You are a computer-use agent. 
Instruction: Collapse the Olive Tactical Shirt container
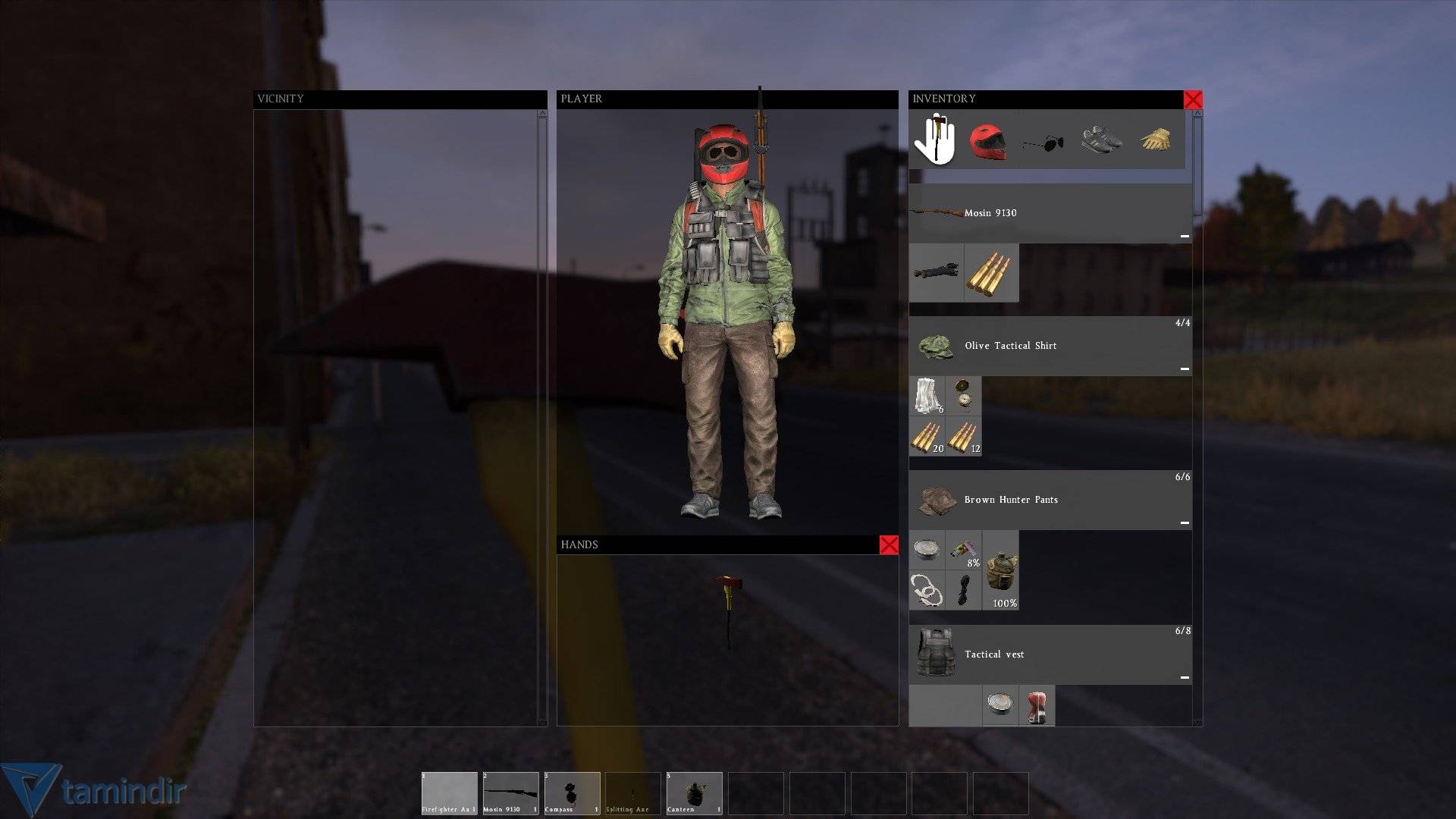[1185, 369]
